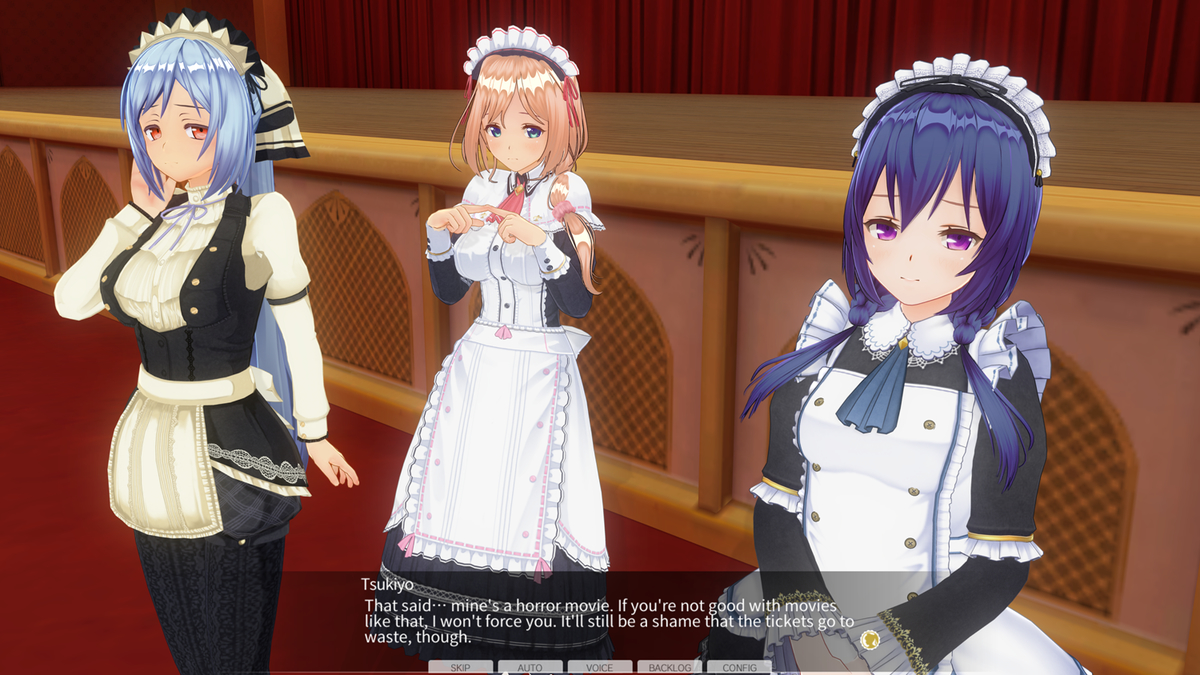
Task: Click the SKIP dialogue button
Action: tap(460, 667)
